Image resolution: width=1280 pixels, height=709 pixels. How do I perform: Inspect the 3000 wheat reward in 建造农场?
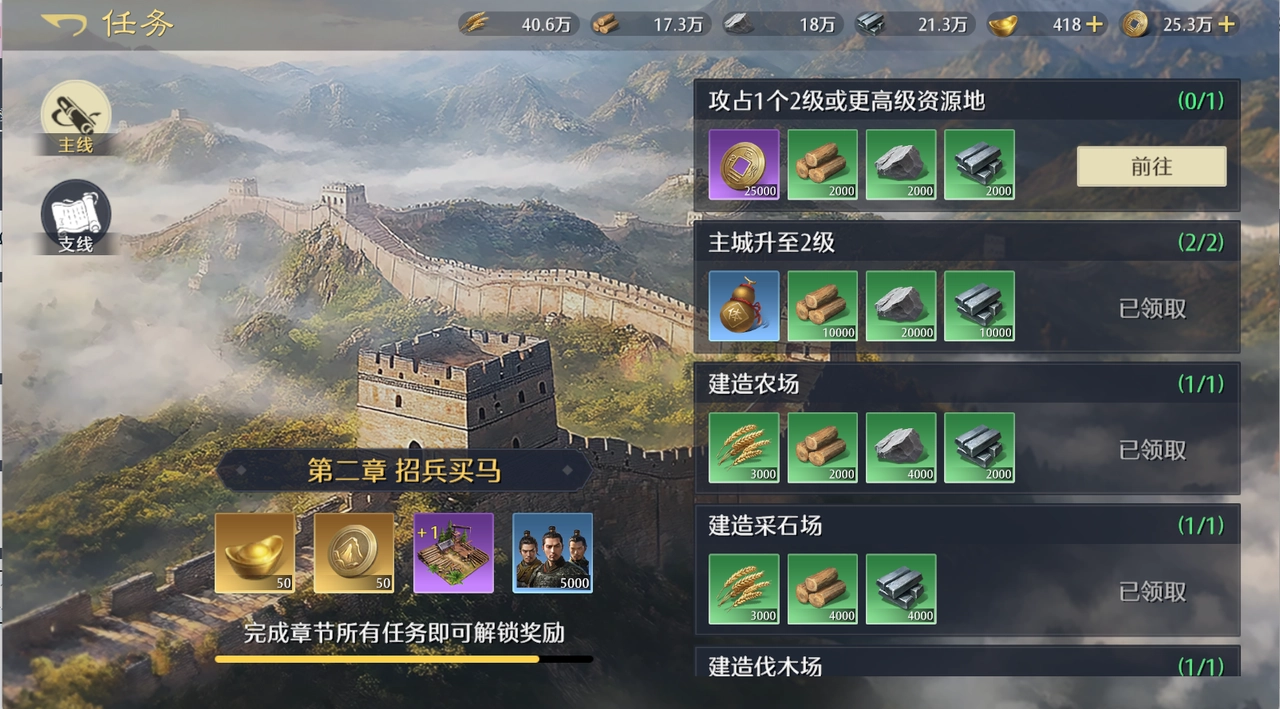pyautogui.click(x=743, y=448)
